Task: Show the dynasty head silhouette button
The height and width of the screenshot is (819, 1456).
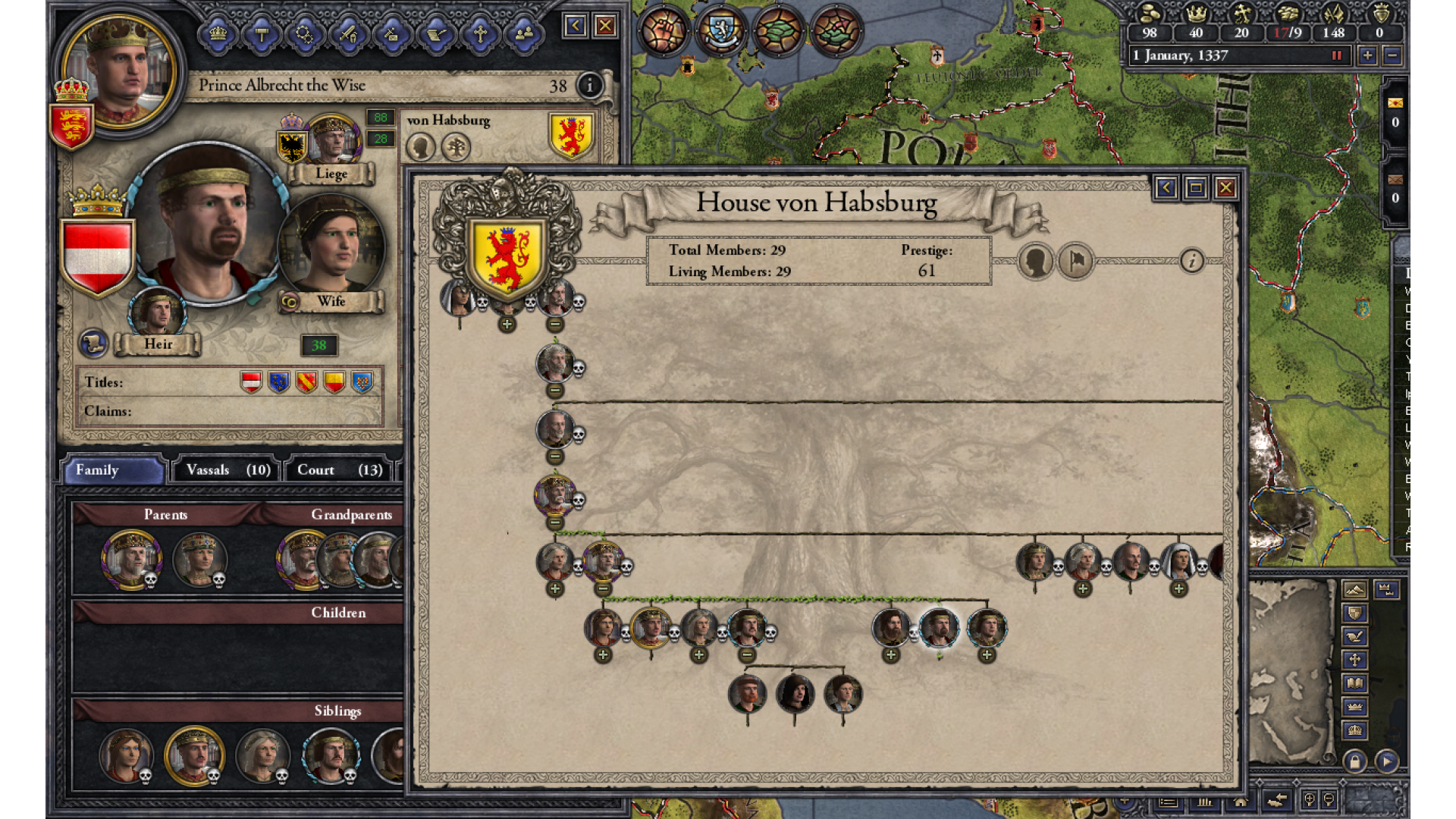Action: pos(1035,262)
